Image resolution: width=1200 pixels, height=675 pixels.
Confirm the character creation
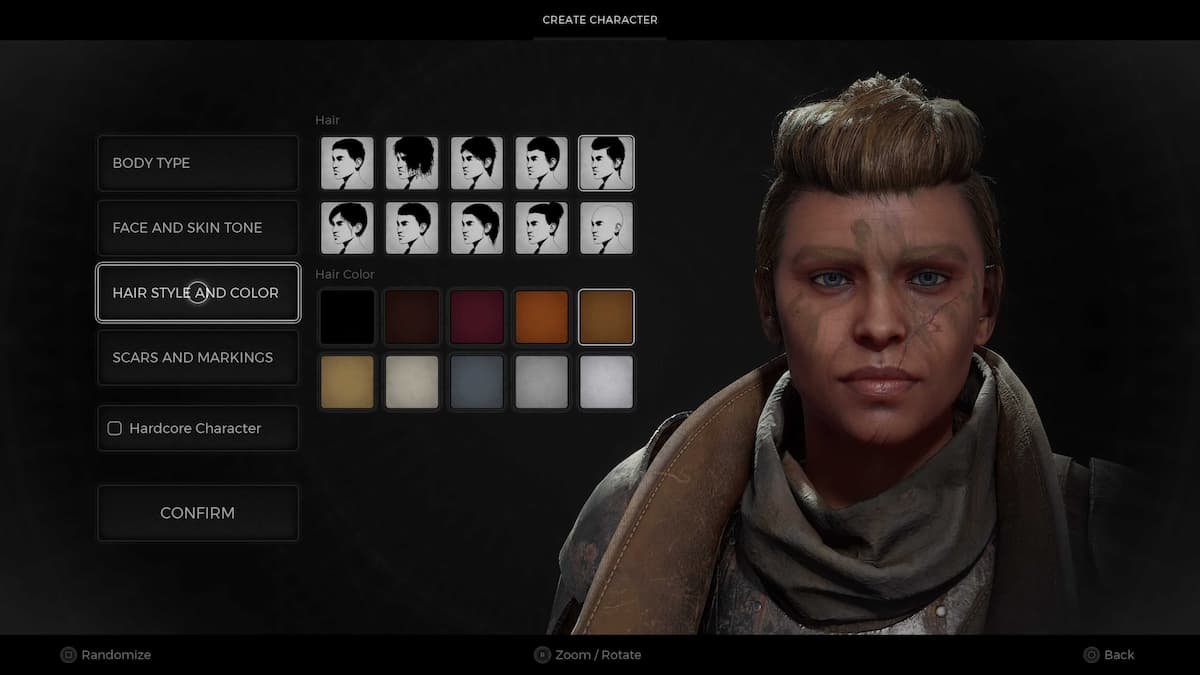(x=198, y=513)
